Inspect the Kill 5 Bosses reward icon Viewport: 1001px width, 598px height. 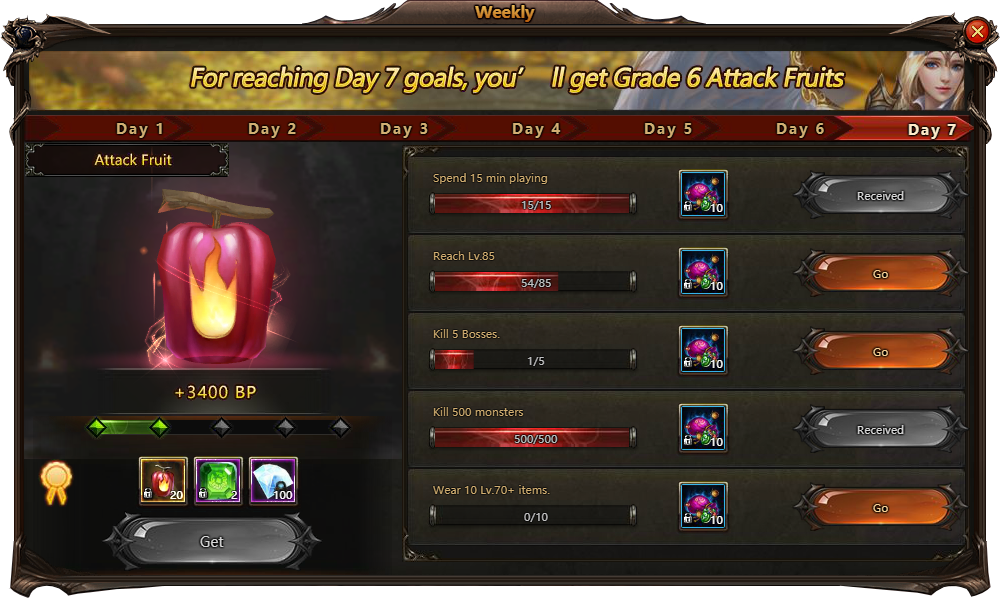click(x=703, y=351)
